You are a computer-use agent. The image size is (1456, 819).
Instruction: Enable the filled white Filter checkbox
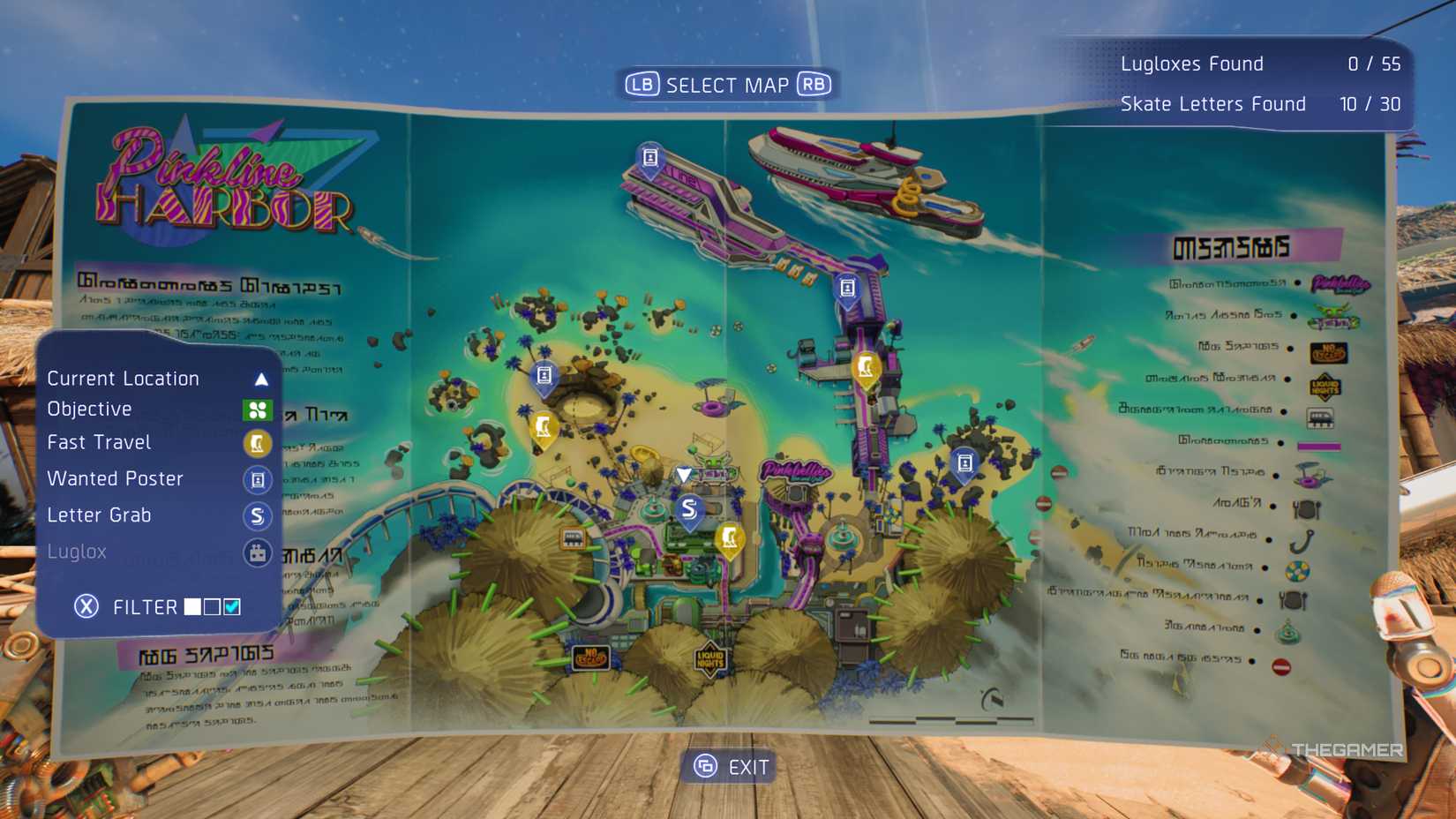click(x=192, y=606)
